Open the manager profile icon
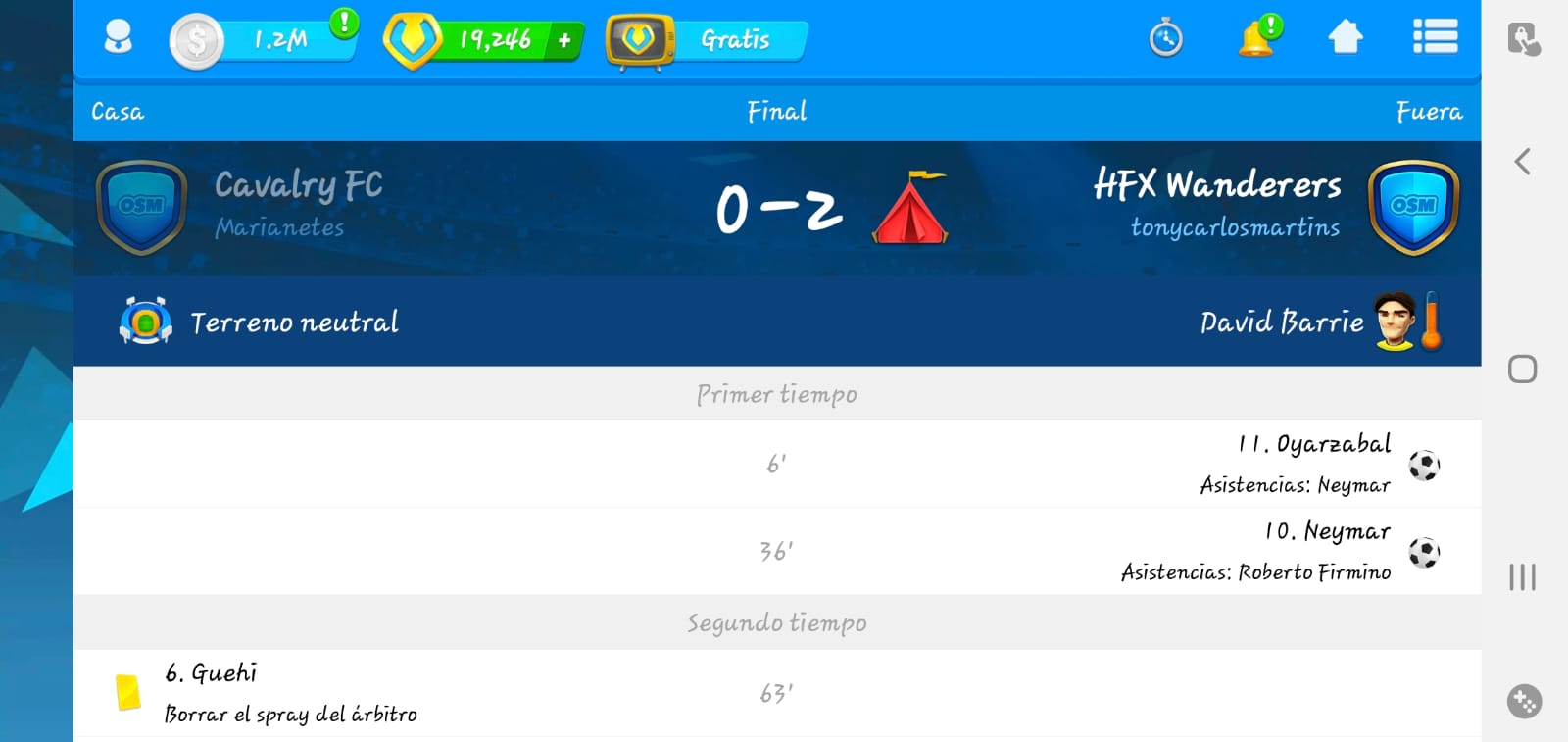 click(x=118, y=38)
